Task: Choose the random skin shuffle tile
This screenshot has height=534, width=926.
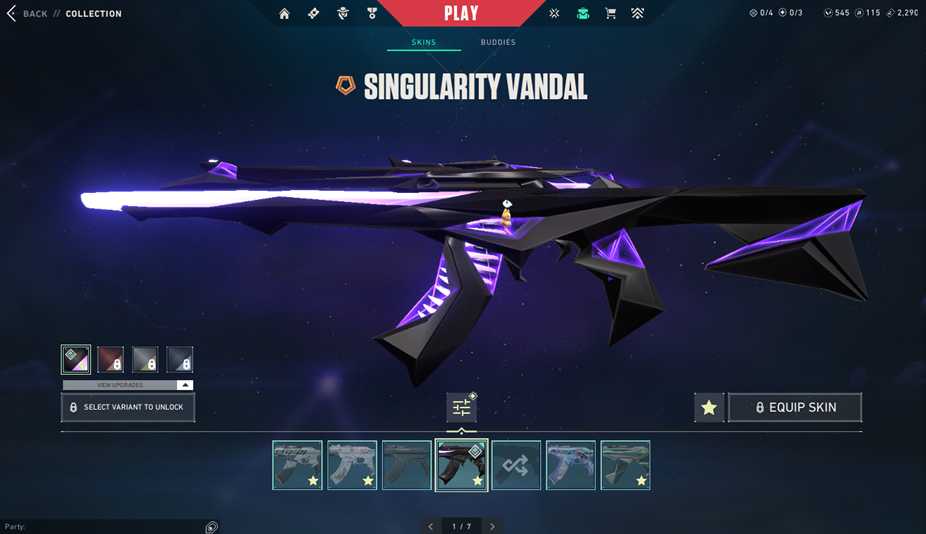Action: (x=516, y=465)
